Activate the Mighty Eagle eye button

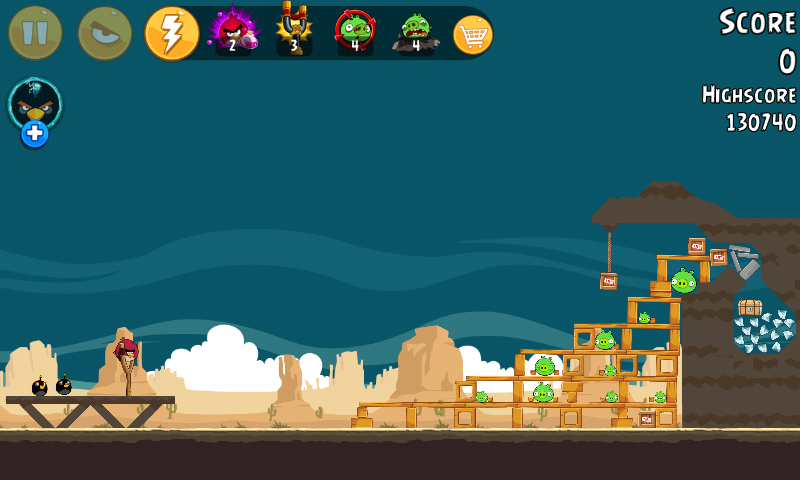coord(105,33)
